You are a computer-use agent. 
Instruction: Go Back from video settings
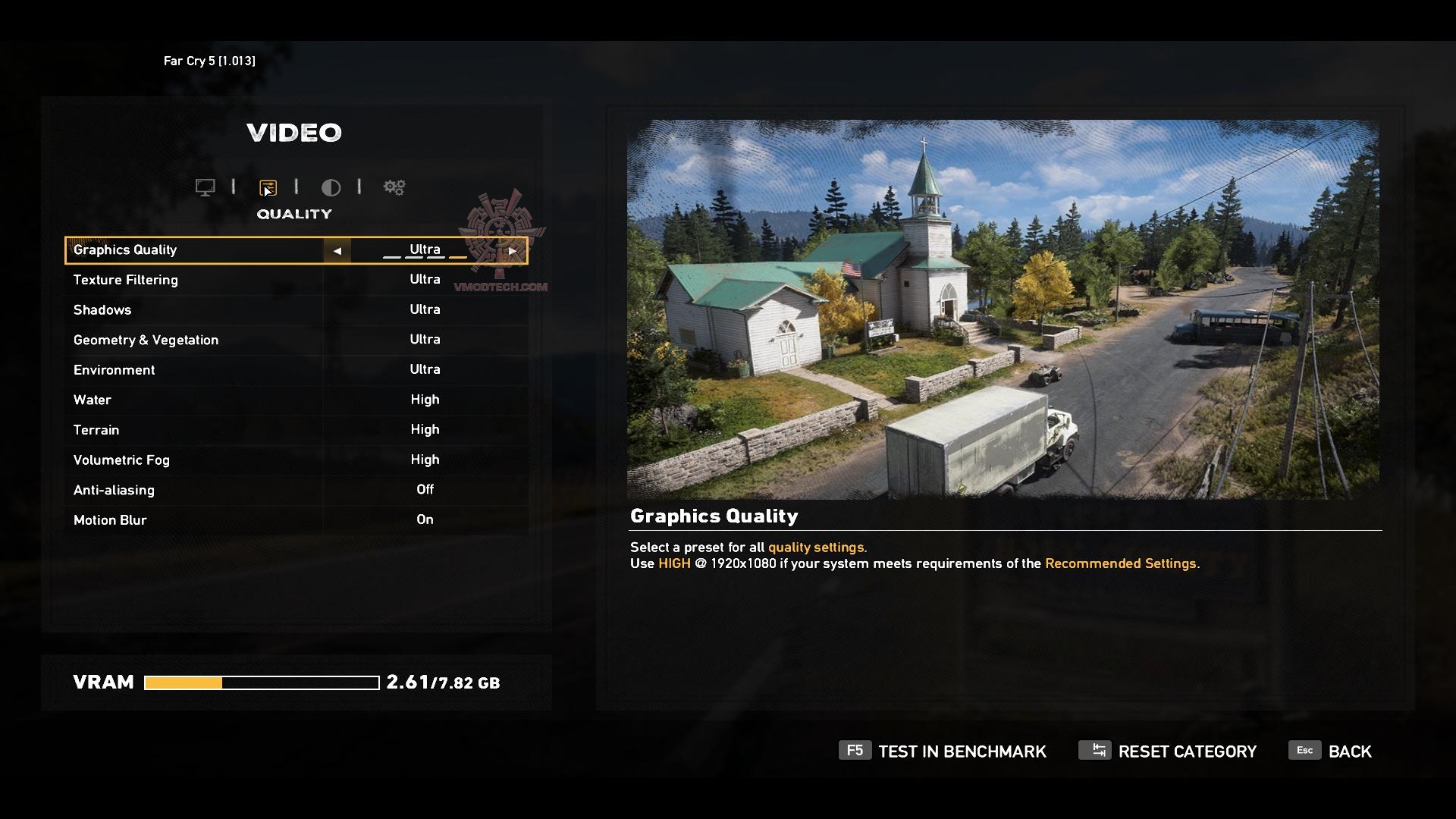point(1331,752)
